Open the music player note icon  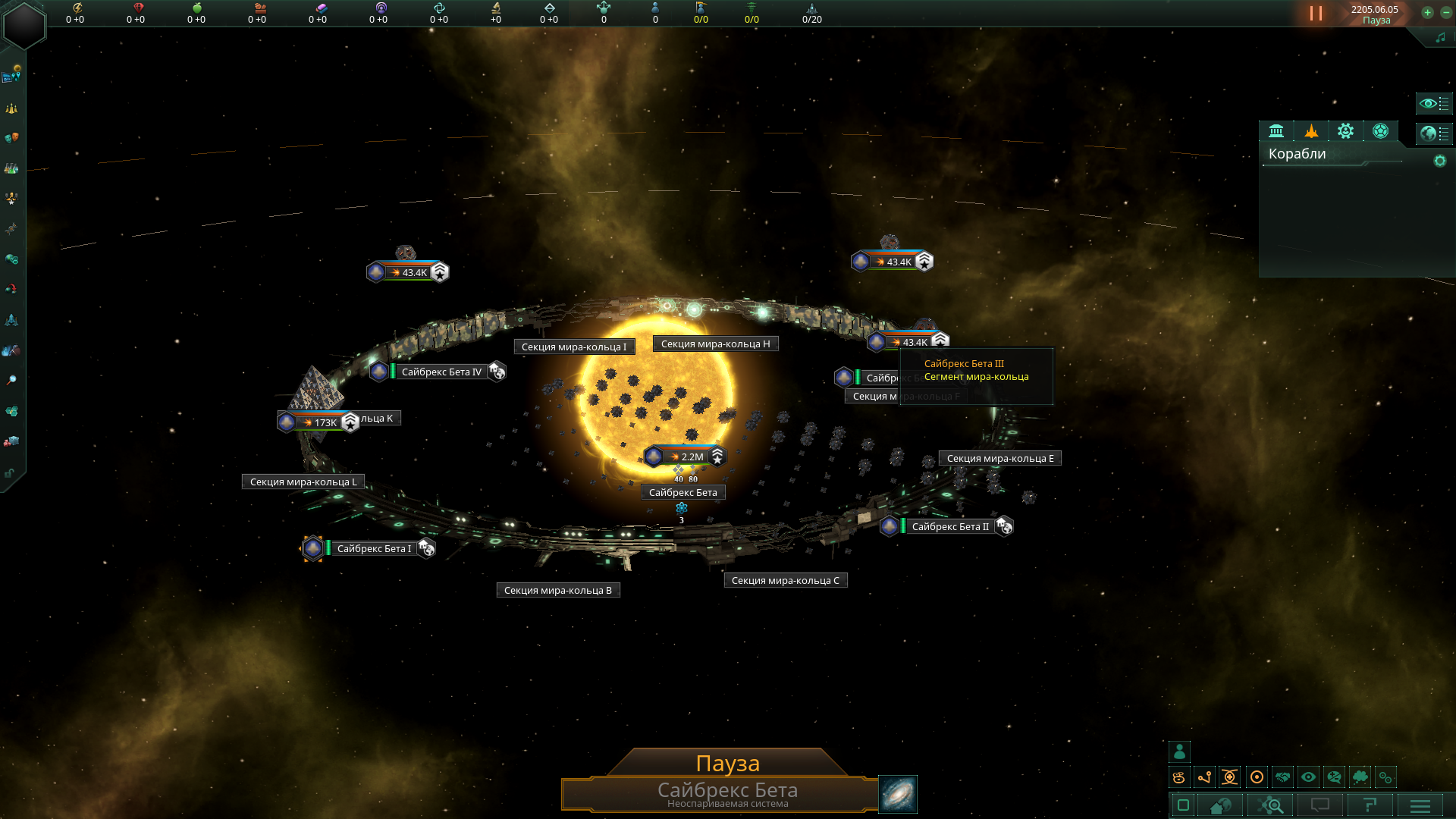pyautogui.click(x=1440, y=38)
